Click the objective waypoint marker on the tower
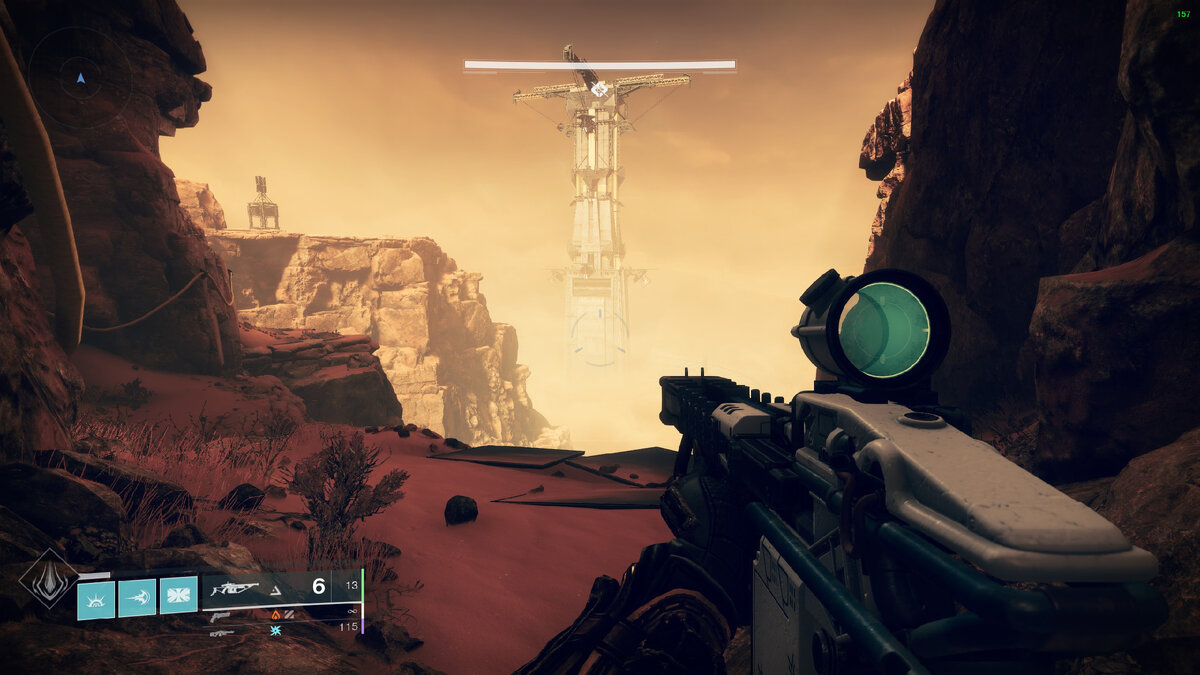 (x=599, y=89)
